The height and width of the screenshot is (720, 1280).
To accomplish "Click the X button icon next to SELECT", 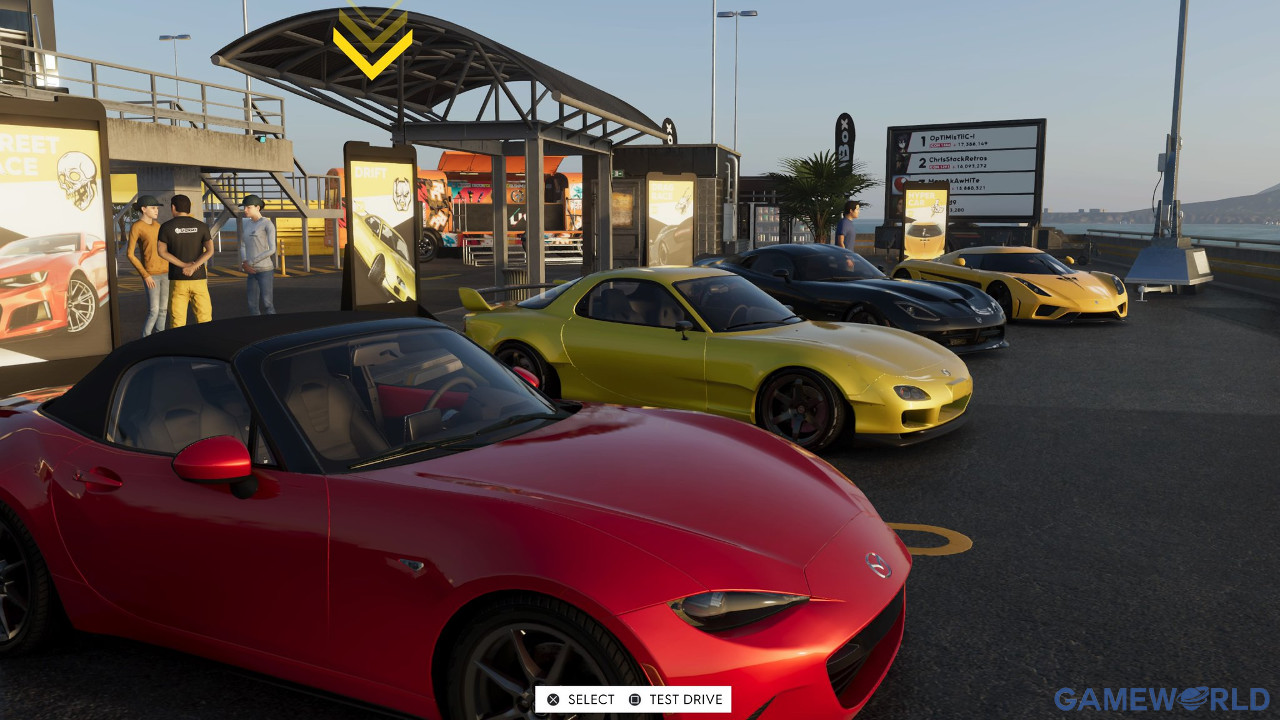I will 552,699.
